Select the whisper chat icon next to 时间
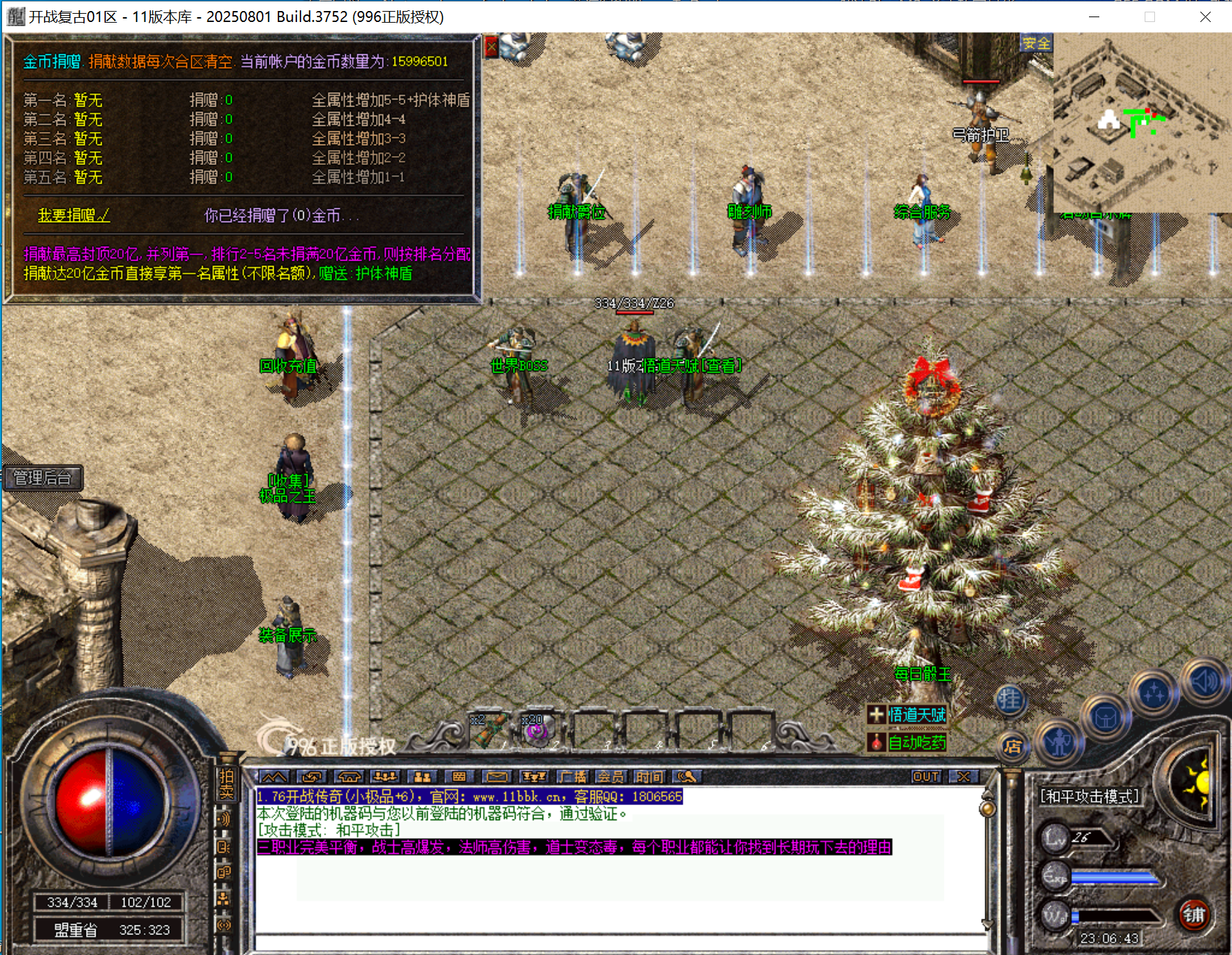The image size is (1232, 955). click(685, 777)
